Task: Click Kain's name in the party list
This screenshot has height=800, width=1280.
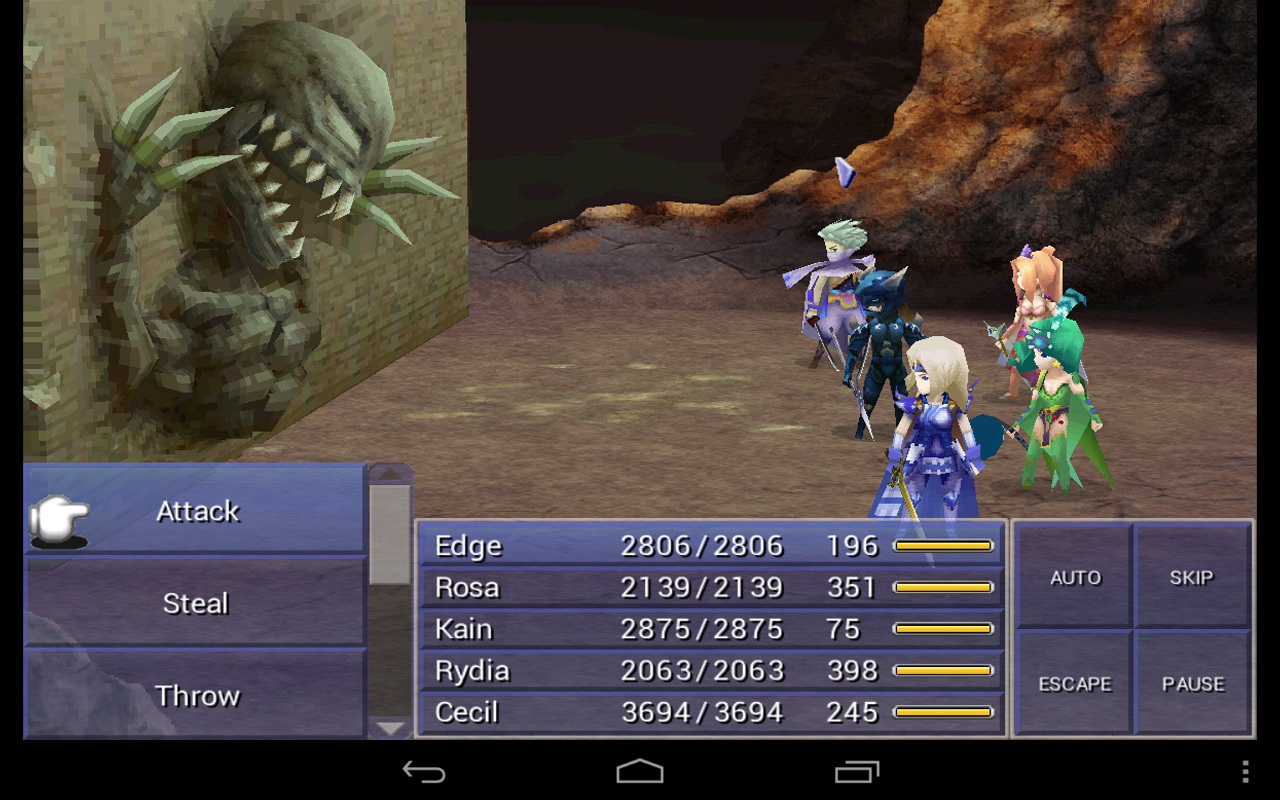Action: pyautogui.click(x=463, y=629)
